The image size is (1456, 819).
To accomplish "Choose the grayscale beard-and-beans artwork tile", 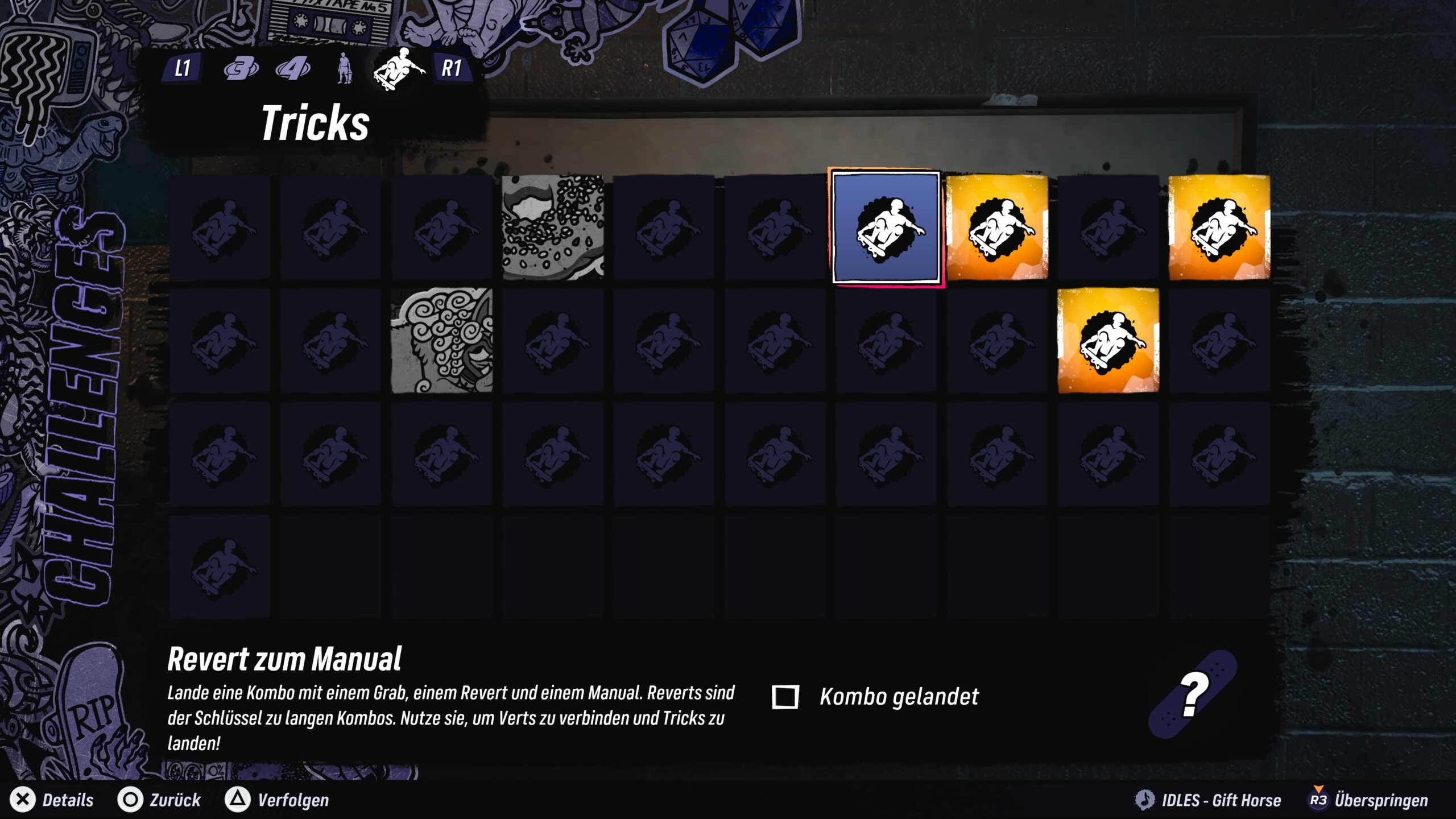I will [x=553, y=227].
